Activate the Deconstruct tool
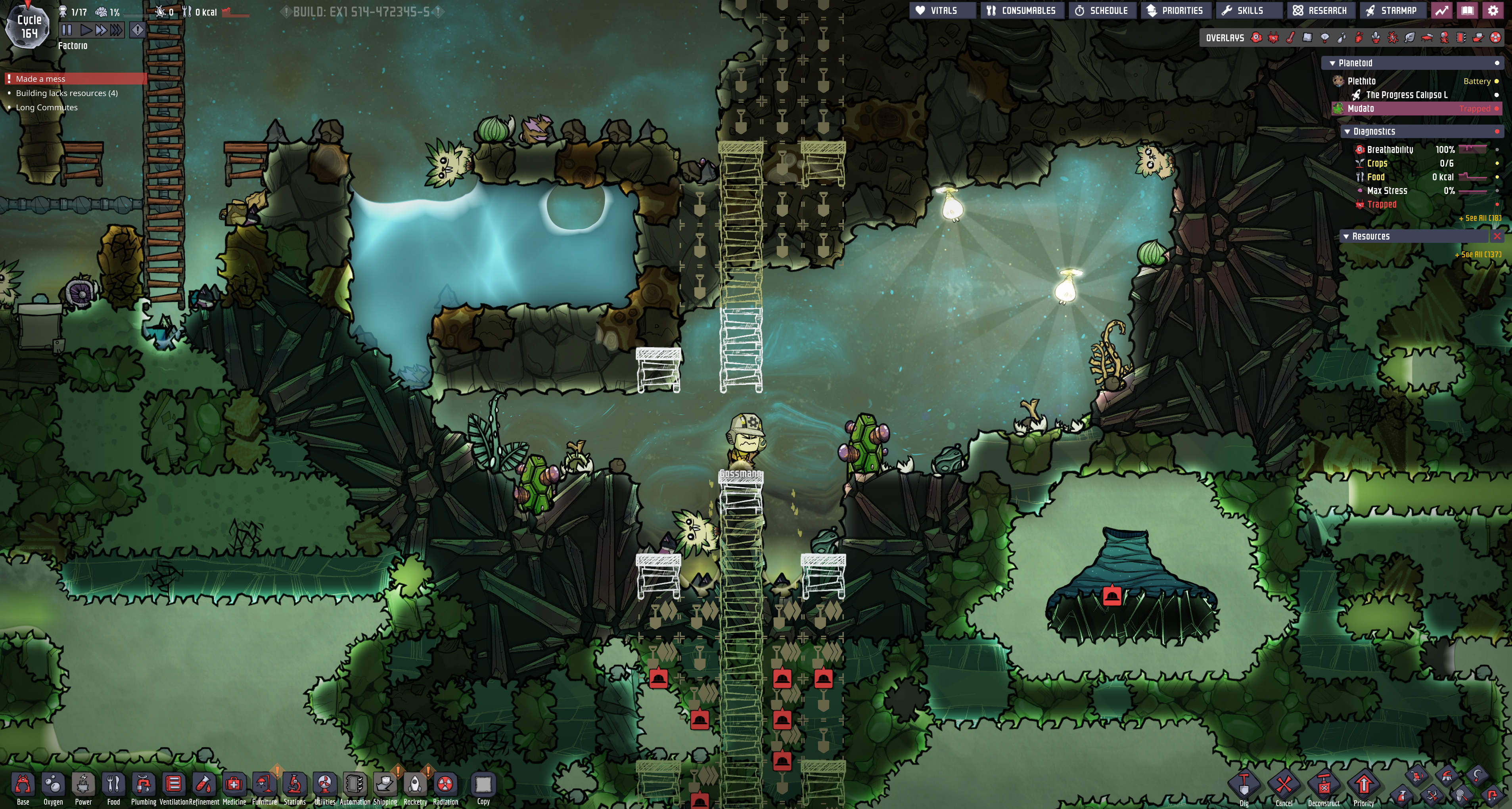 click(1324, 786)
